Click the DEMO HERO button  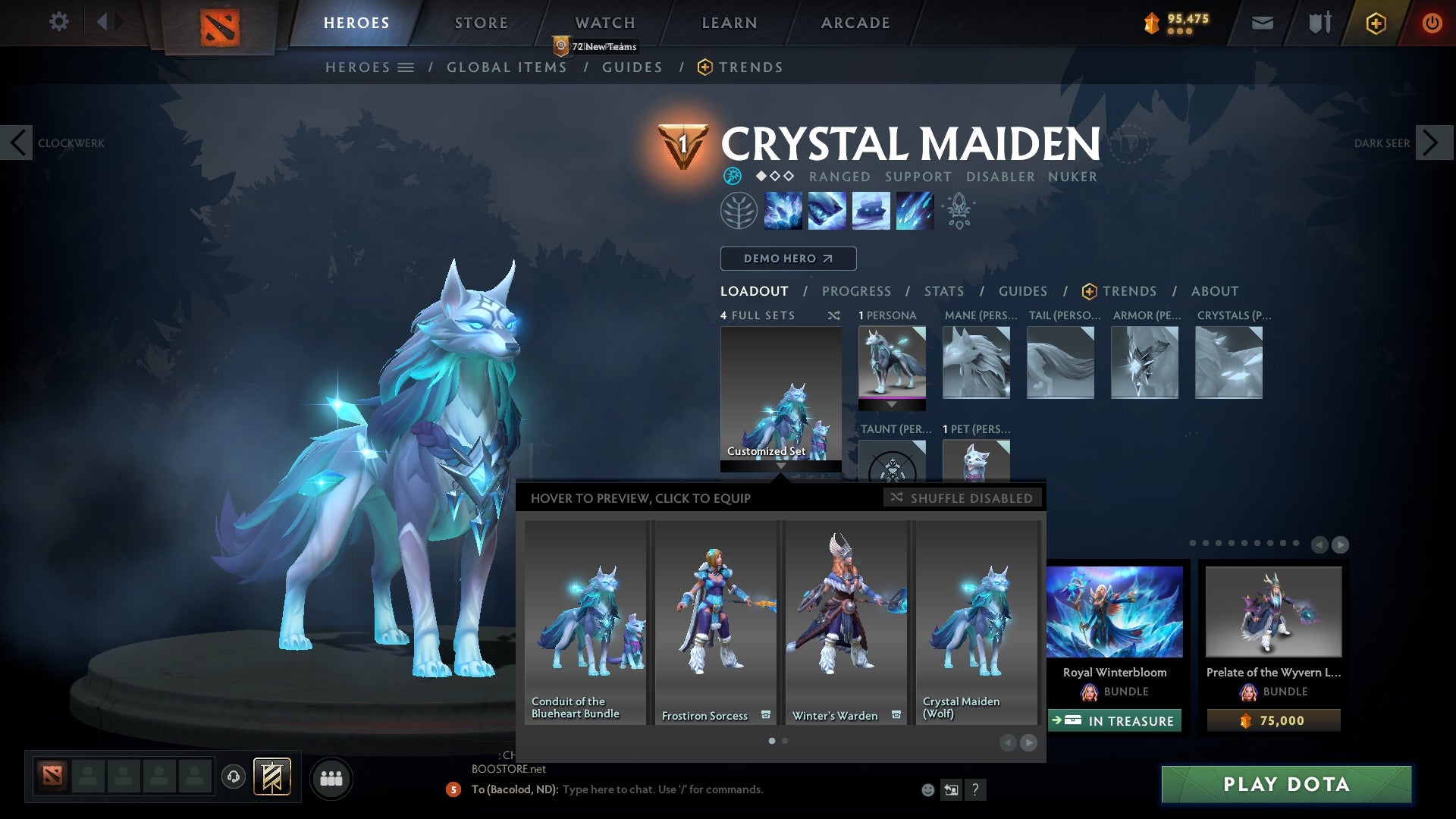[x=787, y=258]
